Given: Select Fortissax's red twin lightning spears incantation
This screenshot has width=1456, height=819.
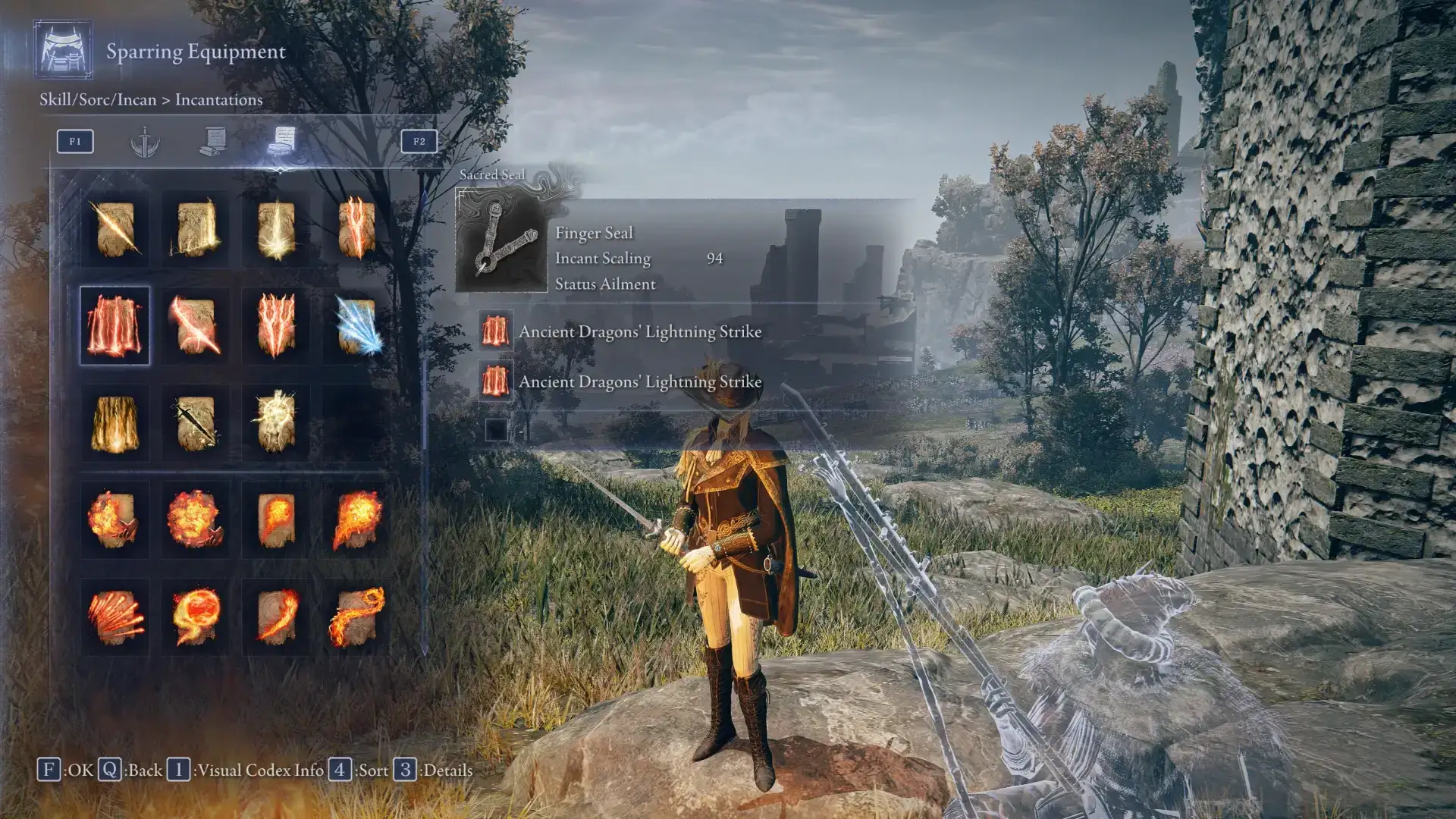Looking at the screenshot, I should (x=276, y=326).
